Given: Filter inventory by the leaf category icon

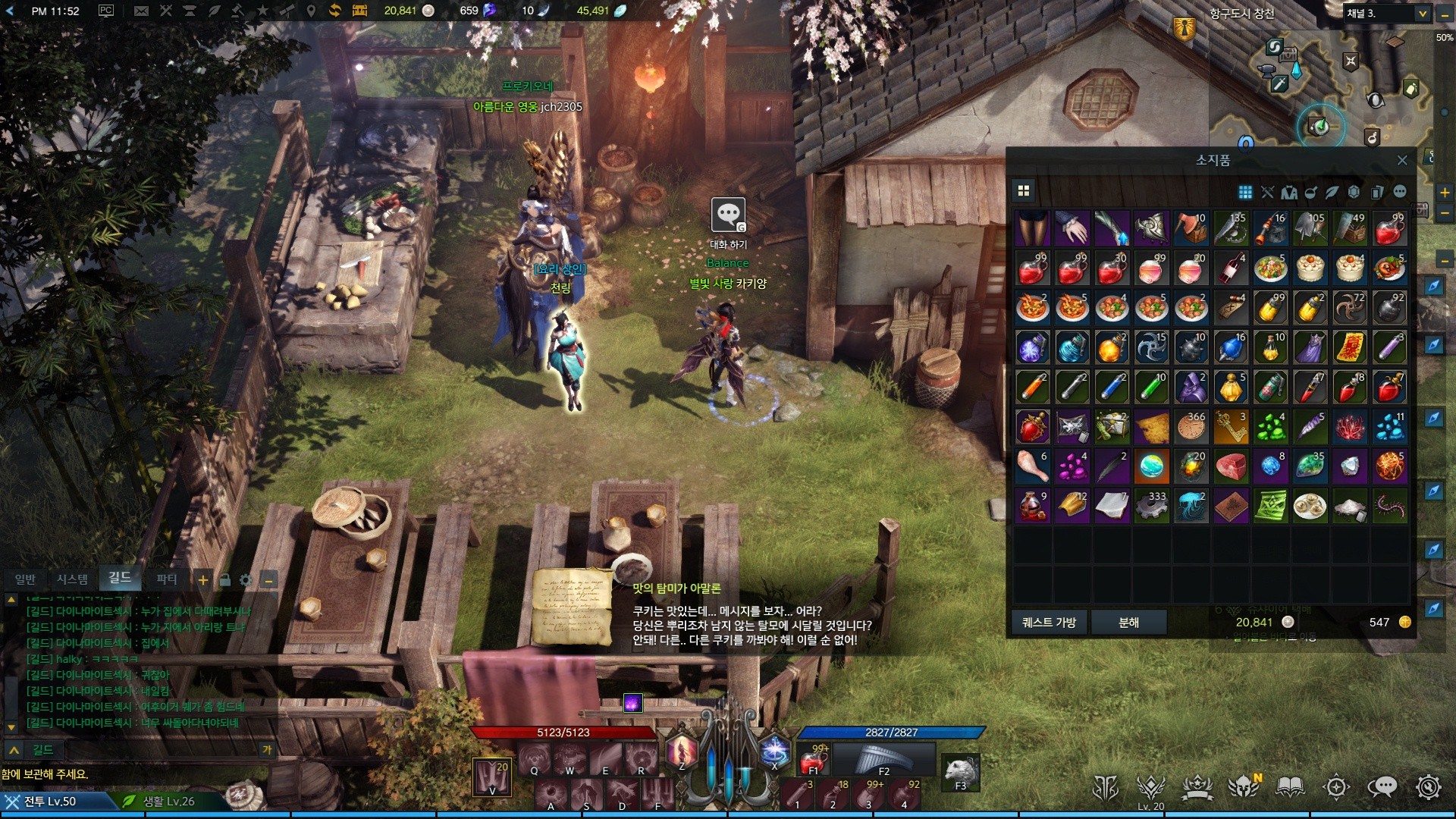Looking at the screenshot, I should (1332, 192).
